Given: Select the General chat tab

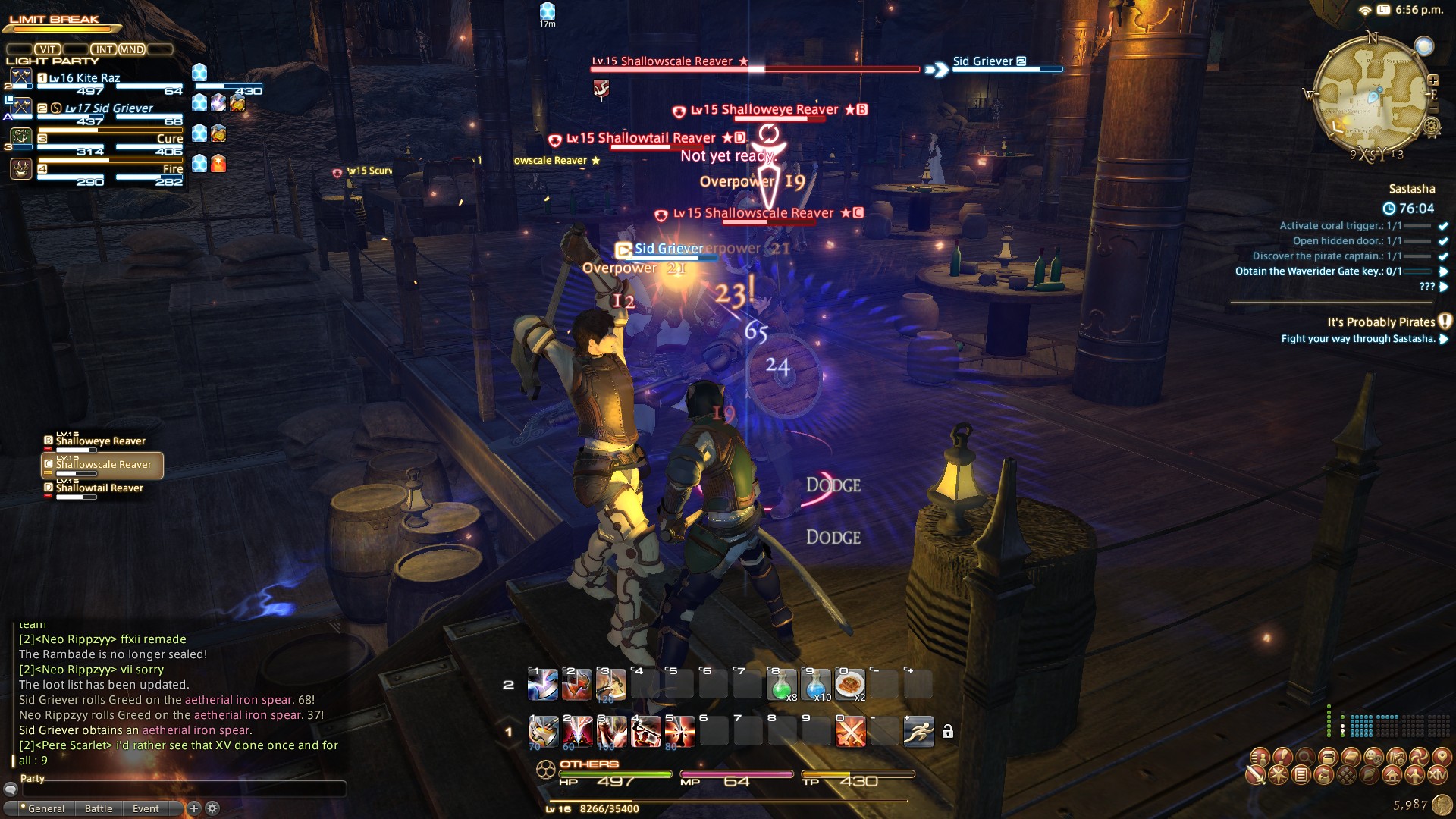Looking at the screenshot, I should (x=45, y=808).
